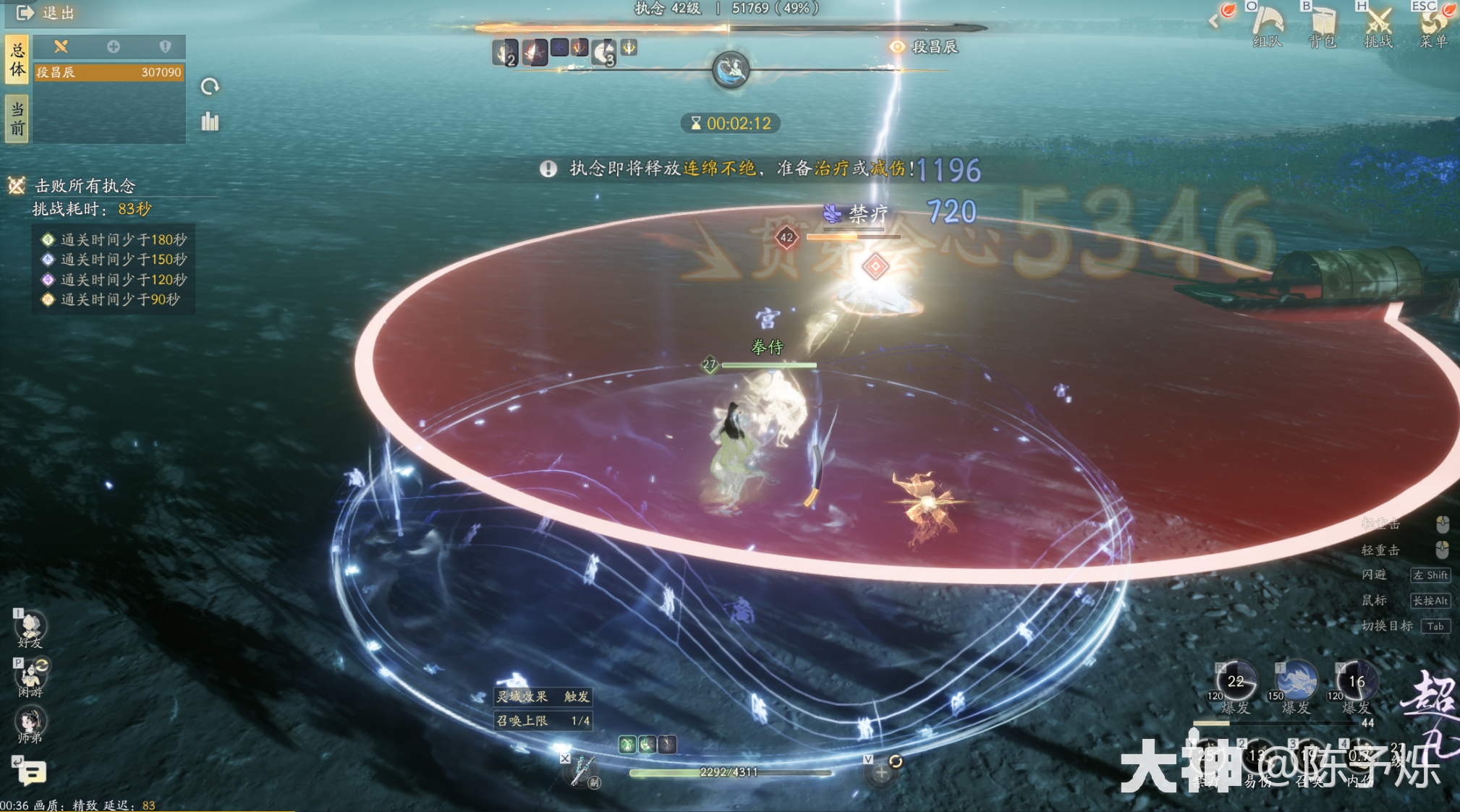
Task: Switch to the 总体 overall stats tab
Action: [17, 59]
